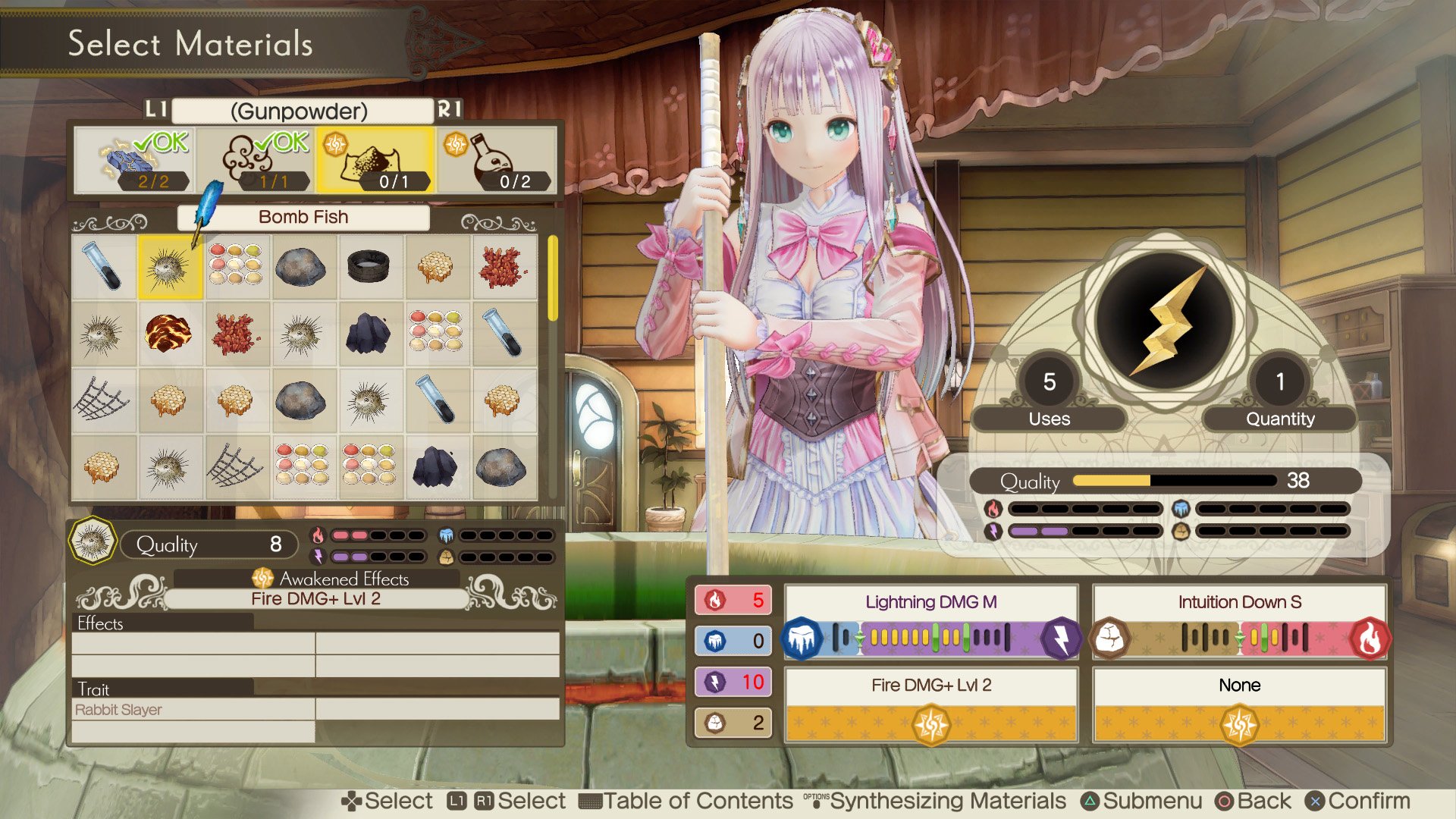
Task: Click the R1 arrow for next category
Action: pyautogui.click(x=449, y=111)
